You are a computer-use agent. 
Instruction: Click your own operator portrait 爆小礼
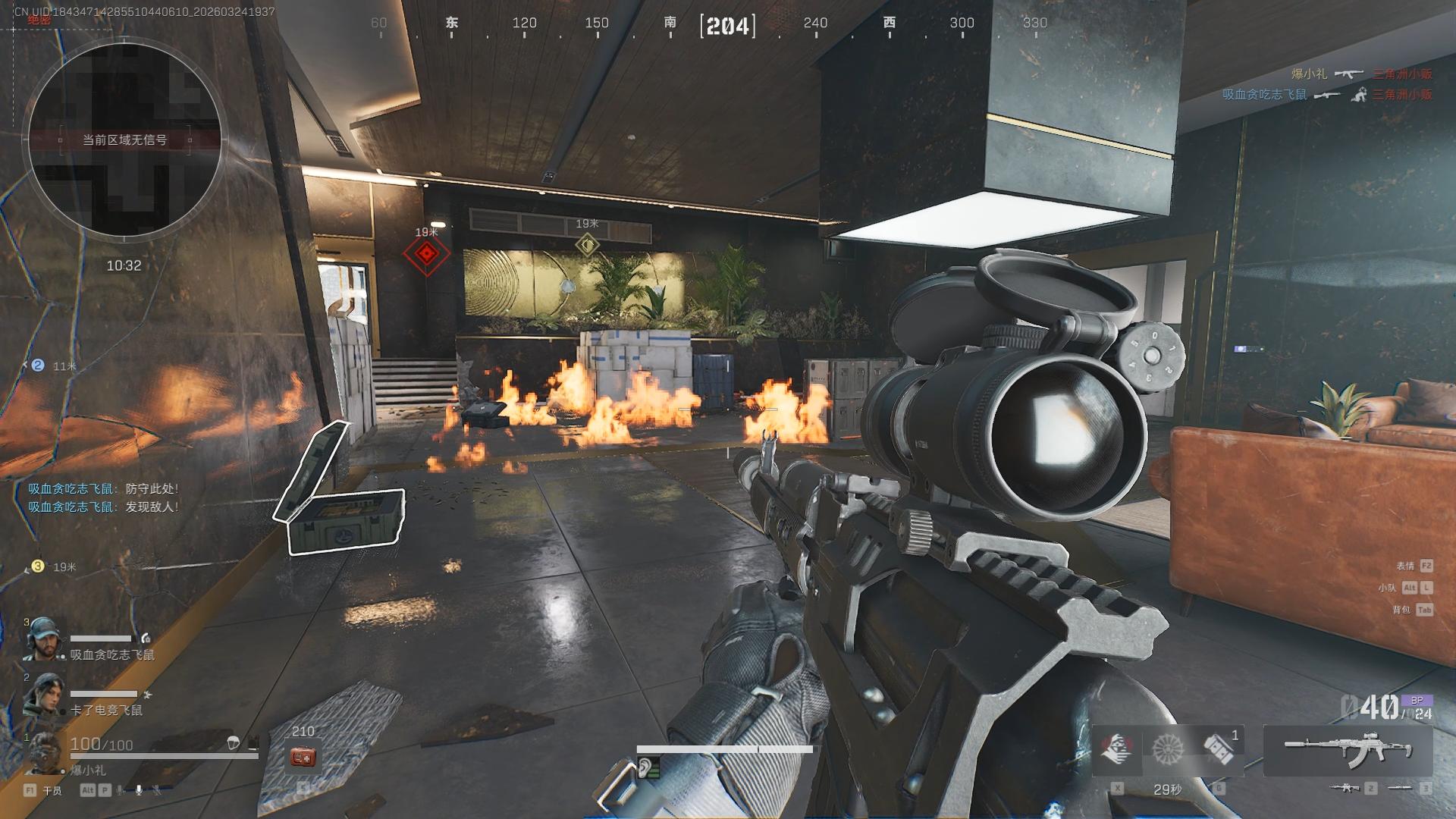(42, 750)
